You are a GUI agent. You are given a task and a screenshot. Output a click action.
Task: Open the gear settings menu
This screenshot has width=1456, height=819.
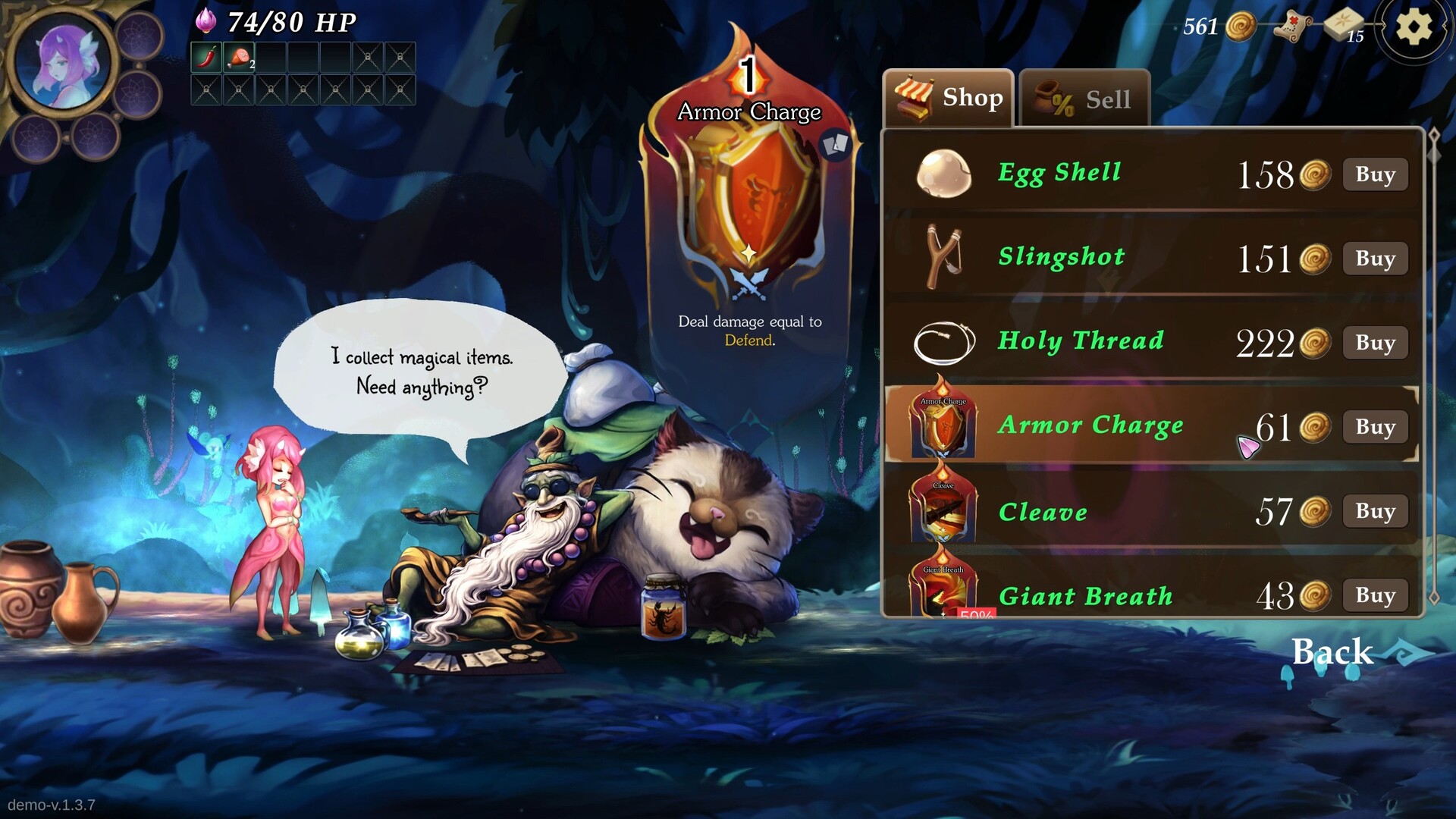click(x=1413, y=28)
